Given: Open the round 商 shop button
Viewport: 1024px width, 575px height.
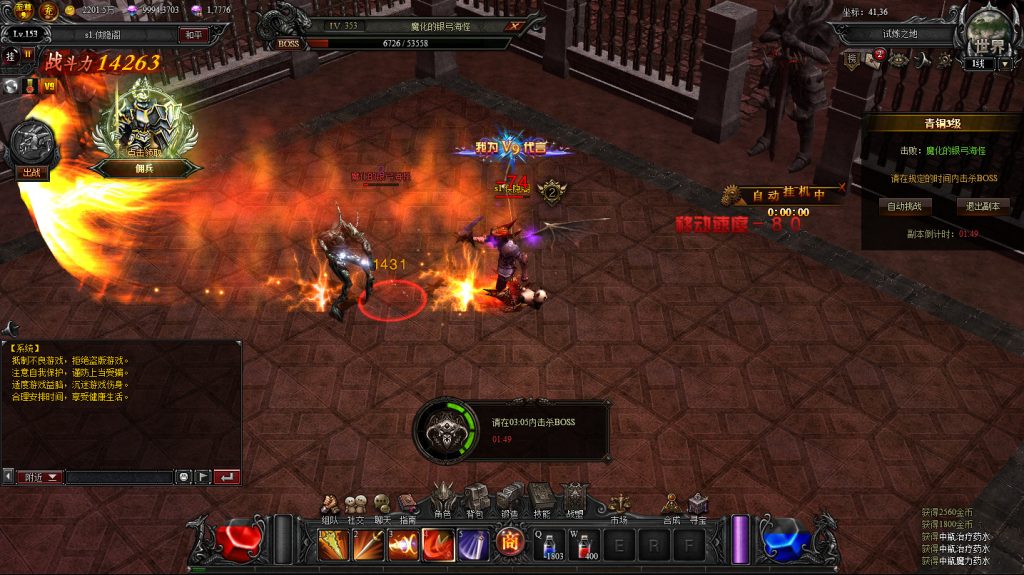Looking at the screenshot, I should tap(511, 544).
